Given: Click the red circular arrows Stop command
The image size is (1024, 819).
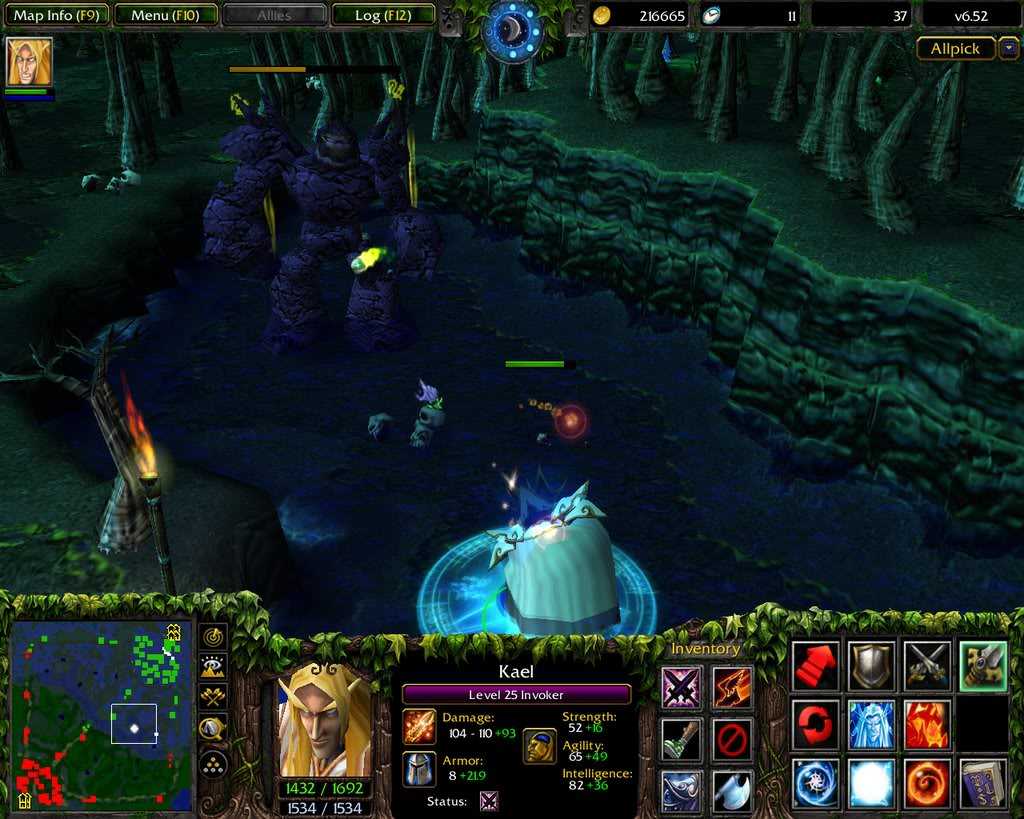Looking at the screenshot, I should tap(816, 724).
